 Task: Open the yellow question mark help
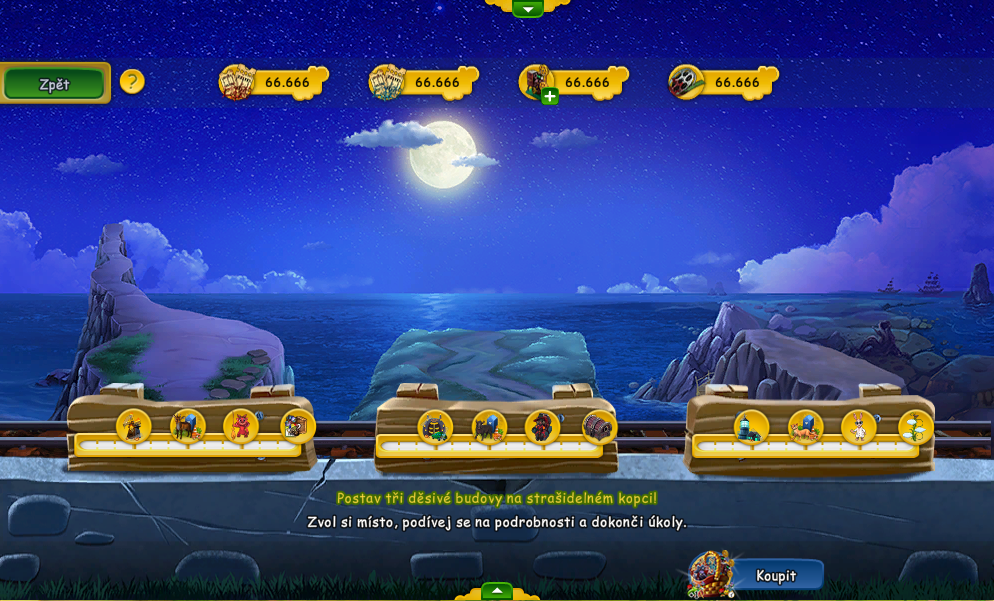pos(132,82)
